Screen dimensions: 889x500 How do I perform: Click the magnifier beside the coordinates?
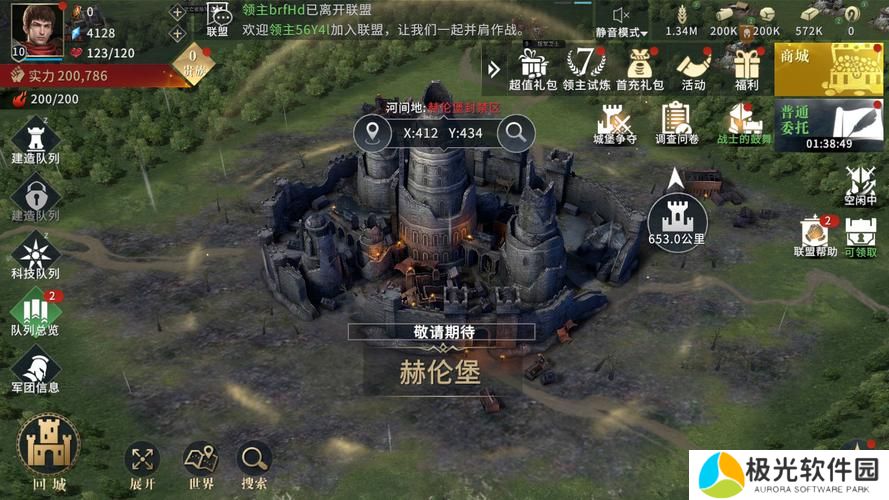(x=516, y=132)
